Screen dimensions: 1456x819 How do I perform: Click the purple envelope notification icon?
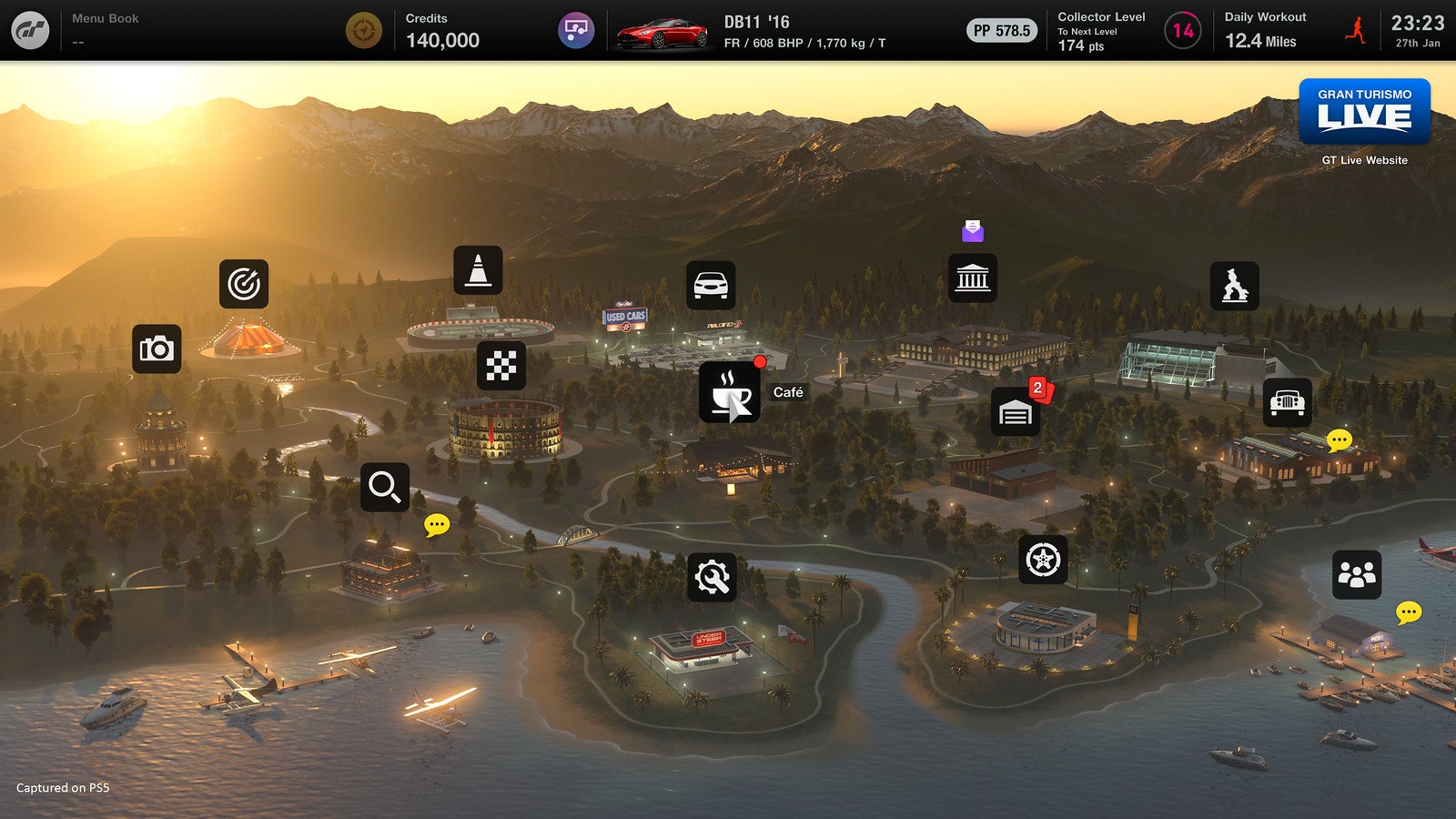[x=973, y=232]
